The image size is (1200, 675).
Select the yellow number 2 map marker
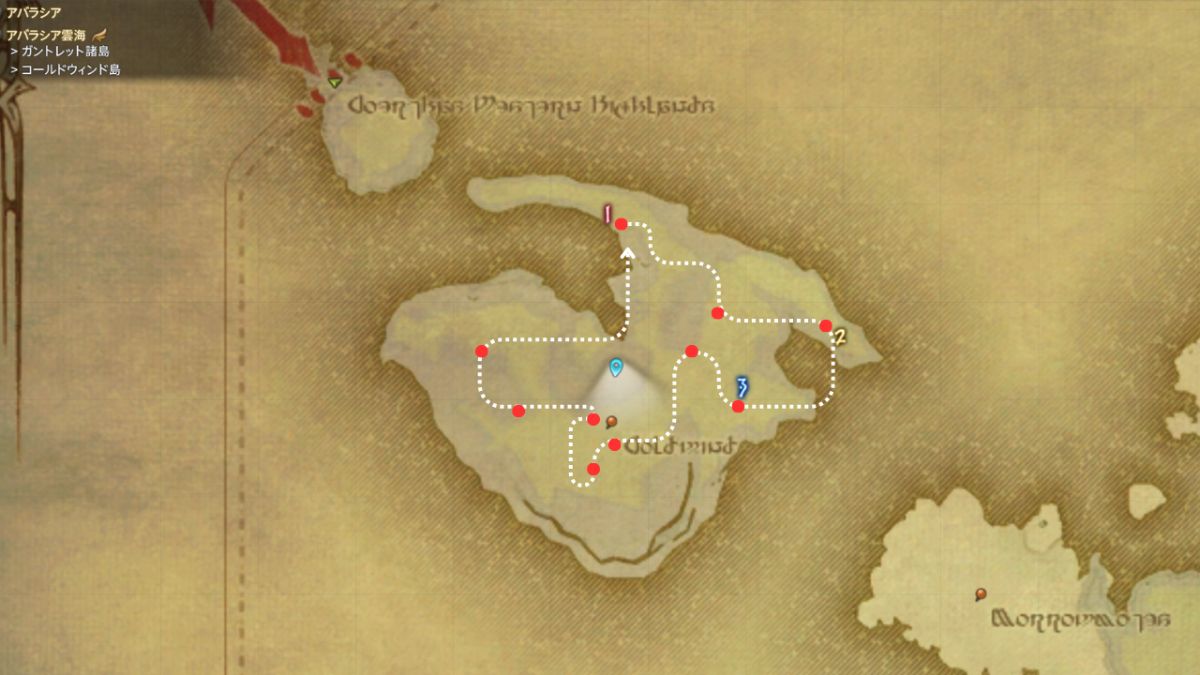(840, 337)
